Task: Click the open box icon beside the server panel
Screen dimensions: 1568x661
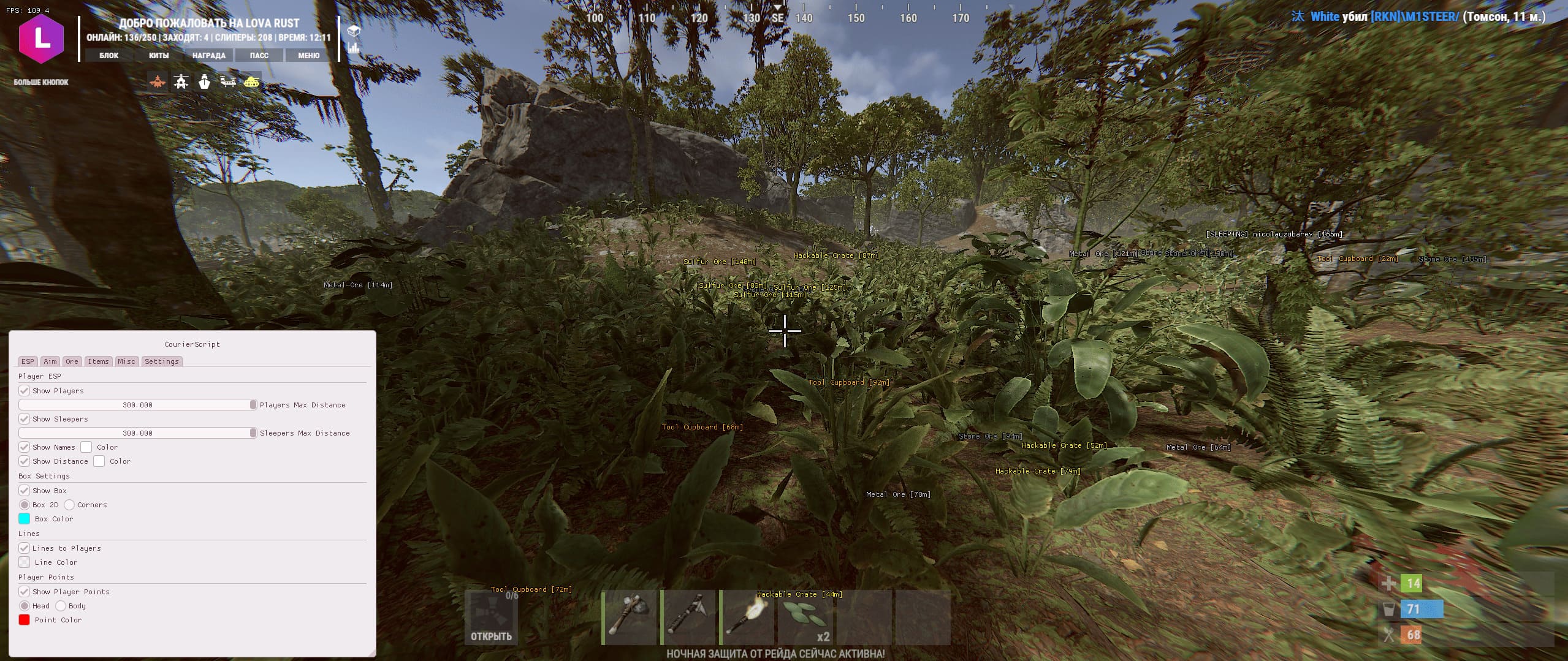Action: (x=354, y=31)
